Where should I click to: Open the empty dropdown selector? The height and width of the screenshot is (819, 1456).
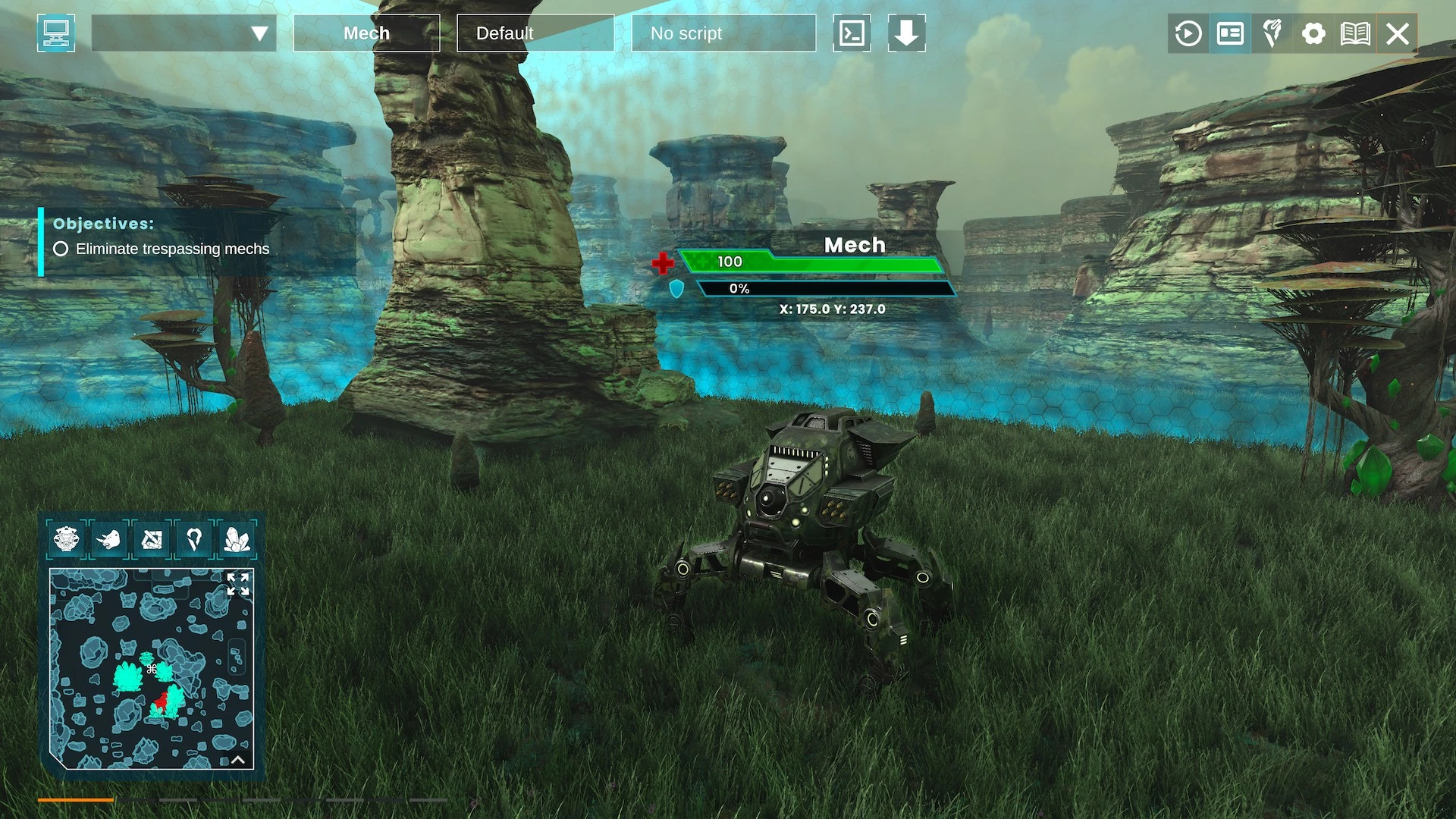click(x=184, y=33)
